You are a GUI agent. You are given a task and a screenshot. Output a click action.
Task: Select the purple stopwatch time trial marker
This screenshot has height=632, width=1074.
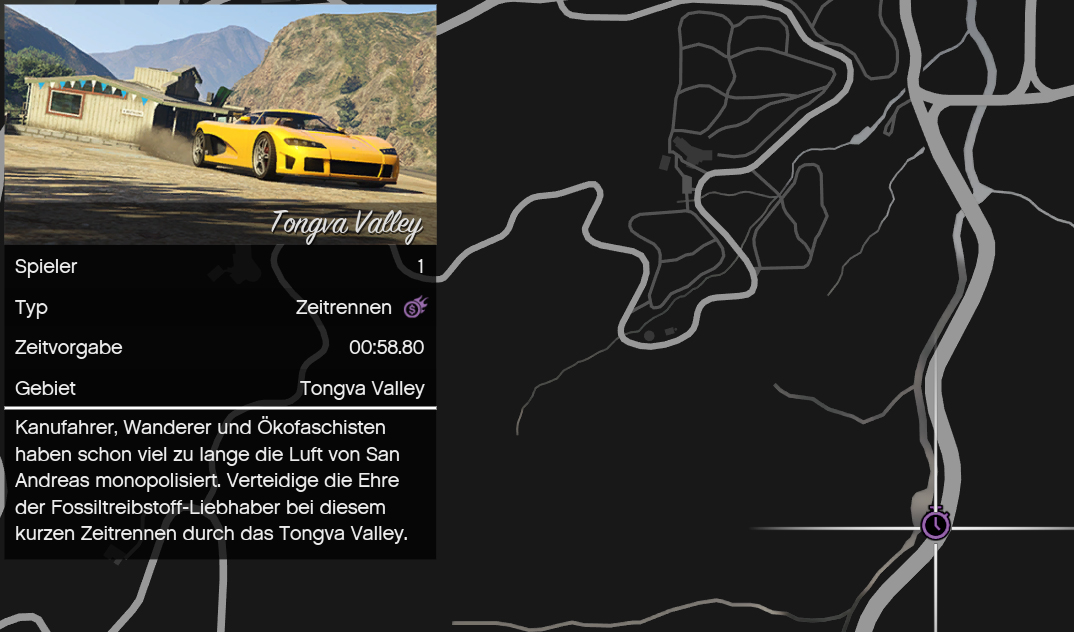click(x=935, y=523)
